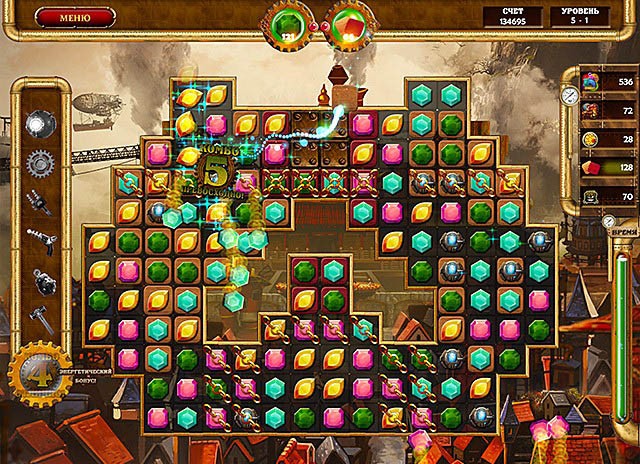Open the МЕНЮ button
This screenshot has height=464, width=640.
[74, 17]
